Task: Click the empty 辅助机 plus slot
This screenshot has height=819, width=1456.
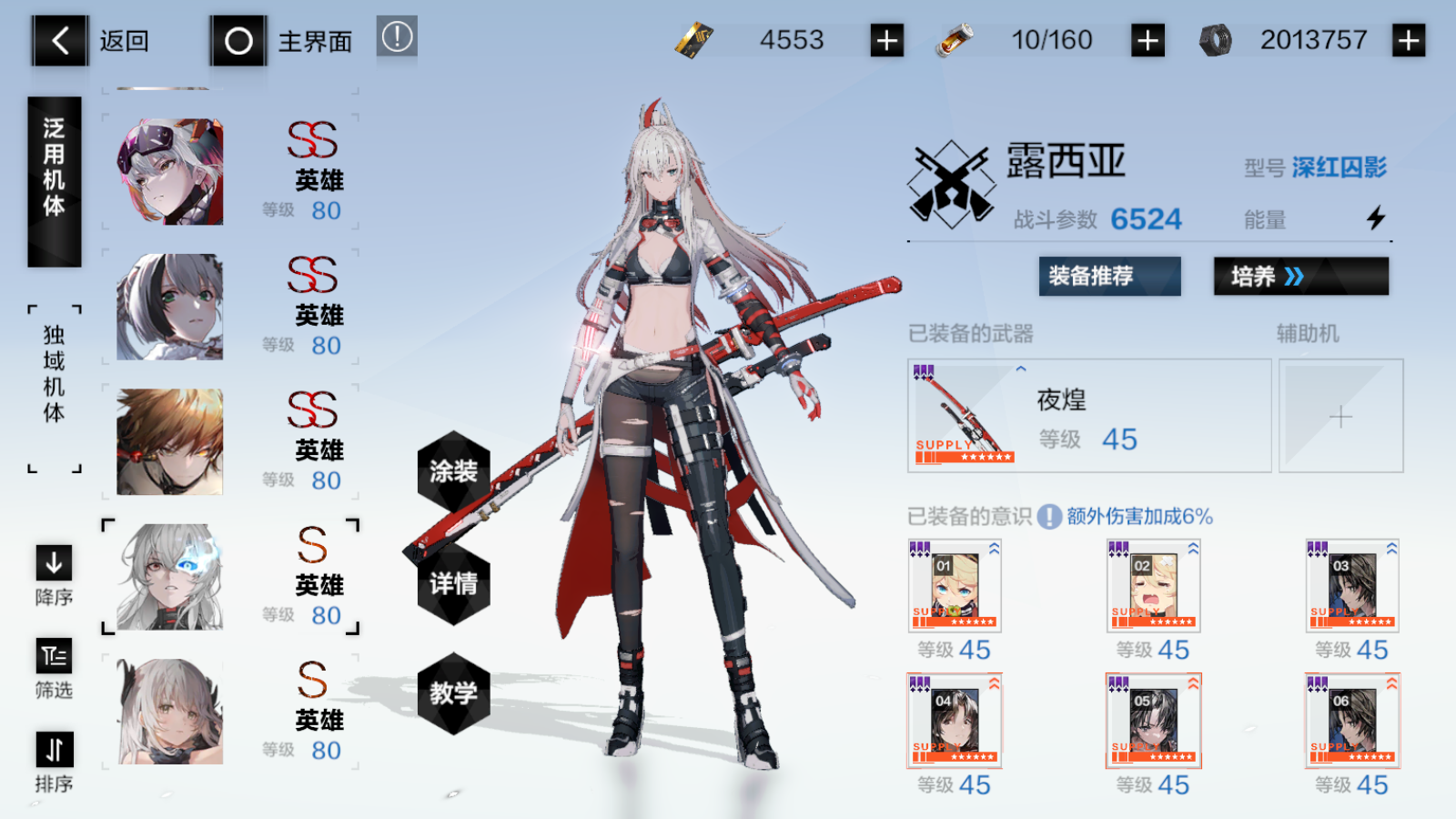Action: pyautogui.click(x=1341, y=416)
